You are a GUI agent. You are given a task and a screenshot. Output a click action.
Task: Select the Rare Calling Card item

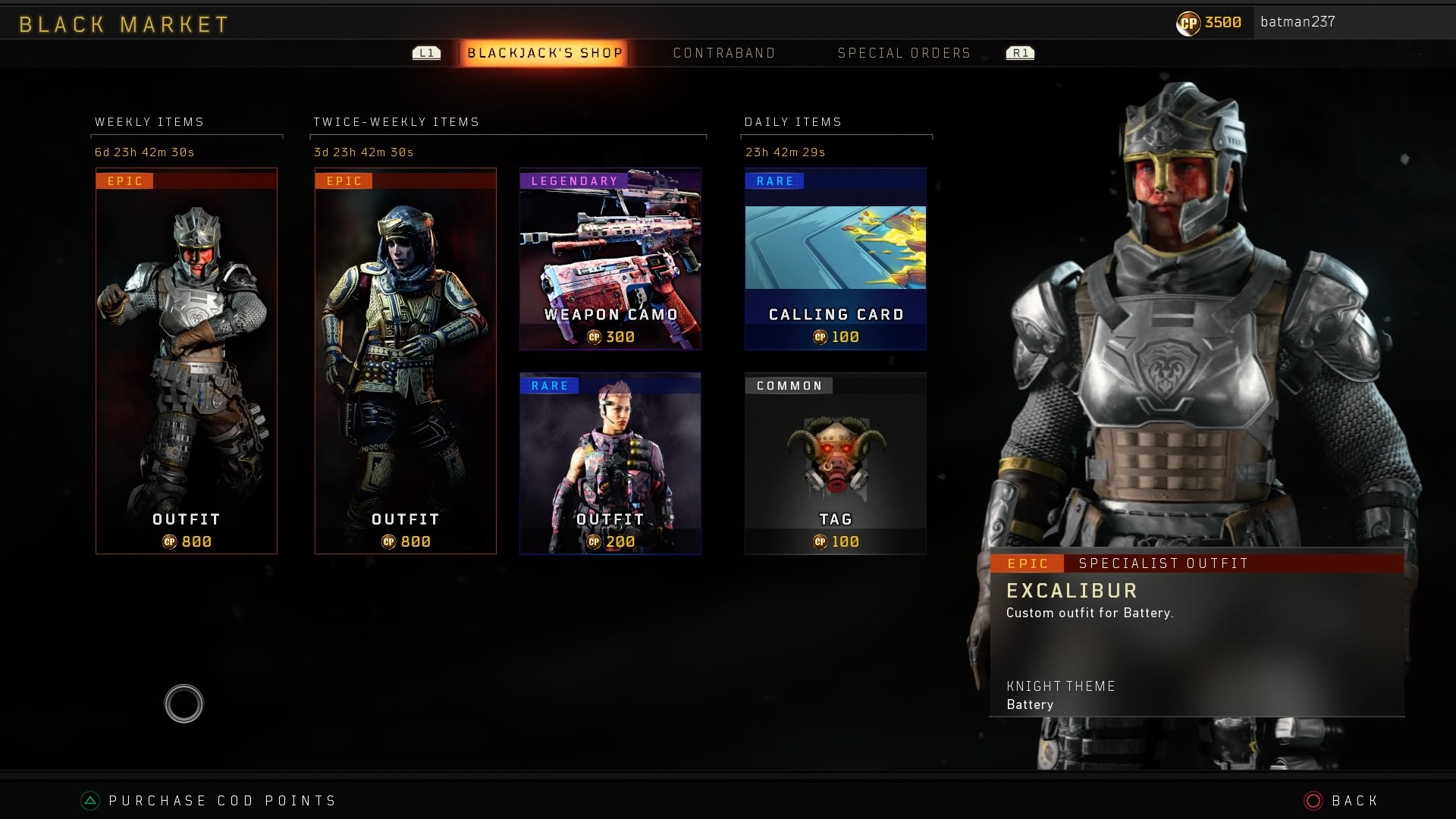pos(836,259)
